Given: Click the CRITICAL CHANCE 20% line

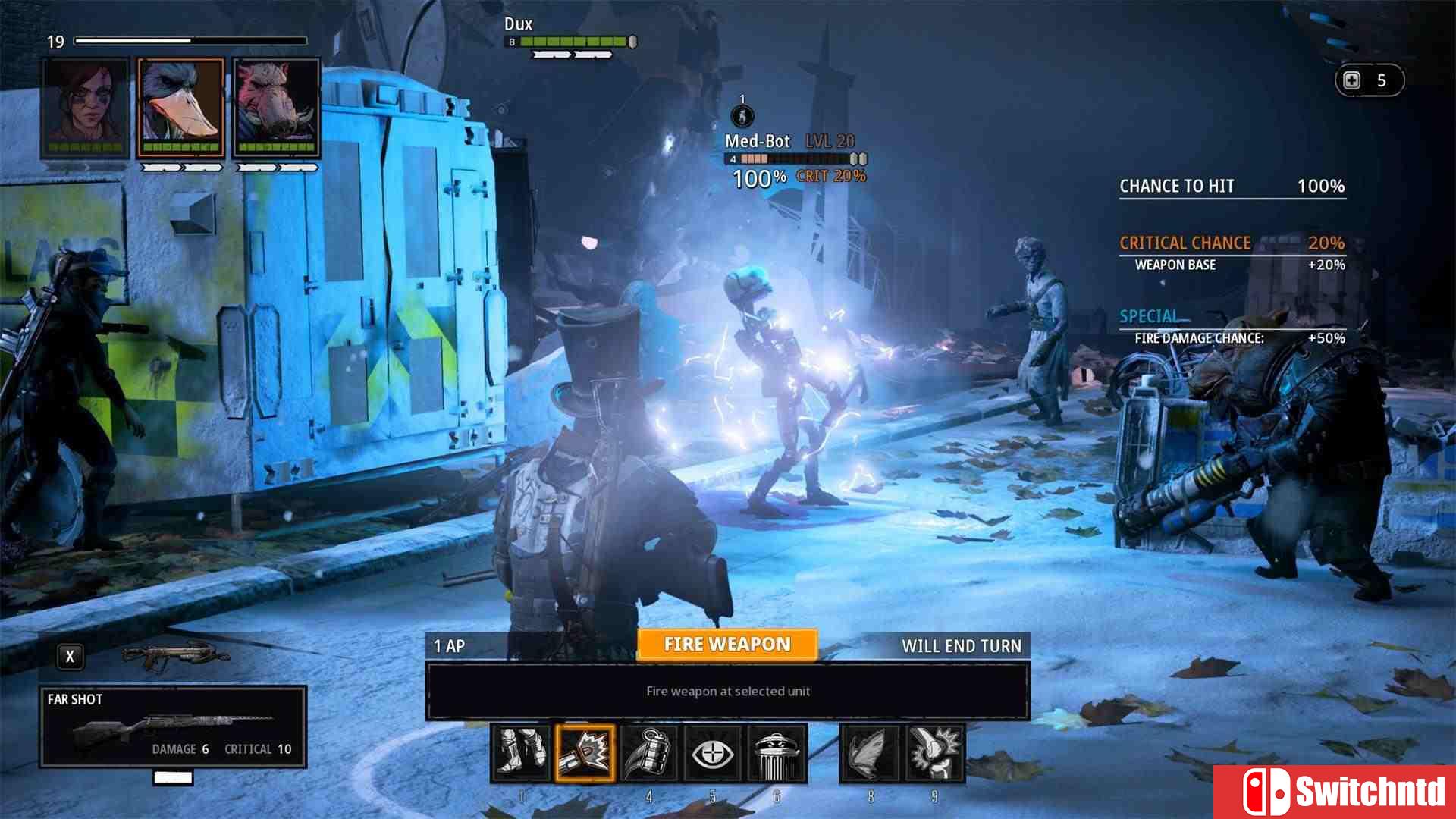Looking at the screenshot, I should [x=1232, y=243].
